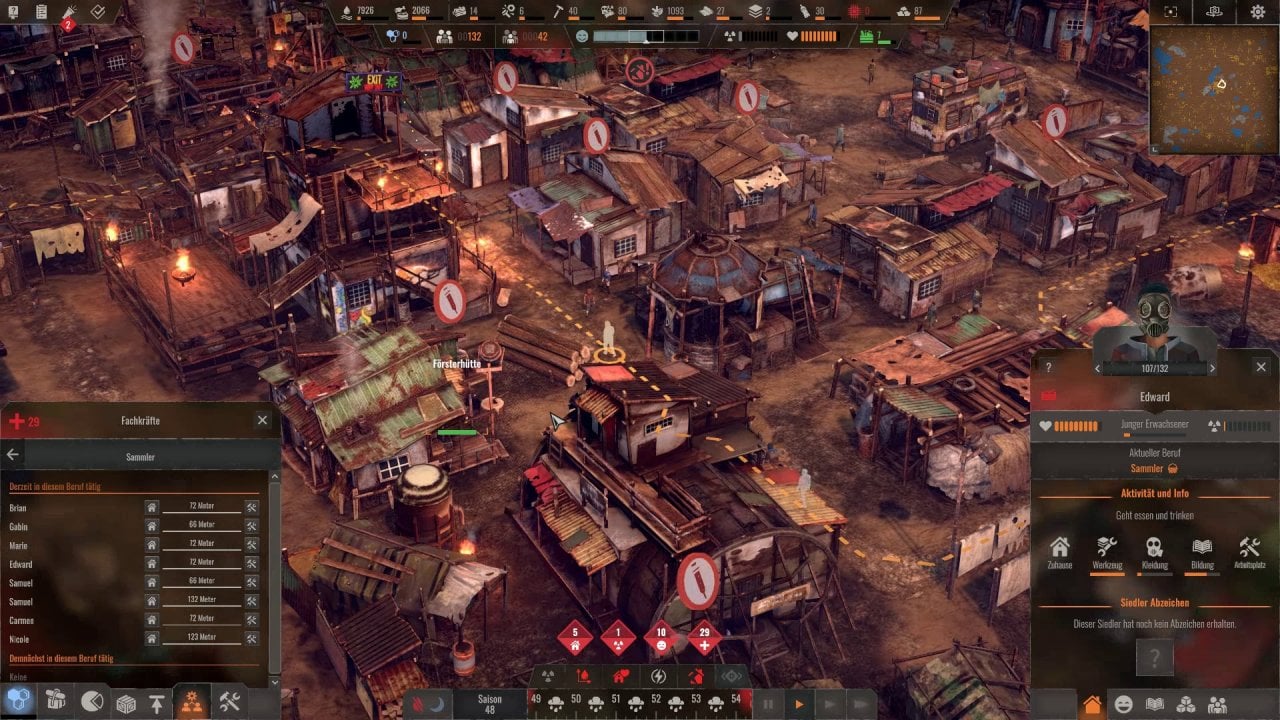The image size is (1280, 720).
Task: Pause the game
Action: (x=768, y=705)
